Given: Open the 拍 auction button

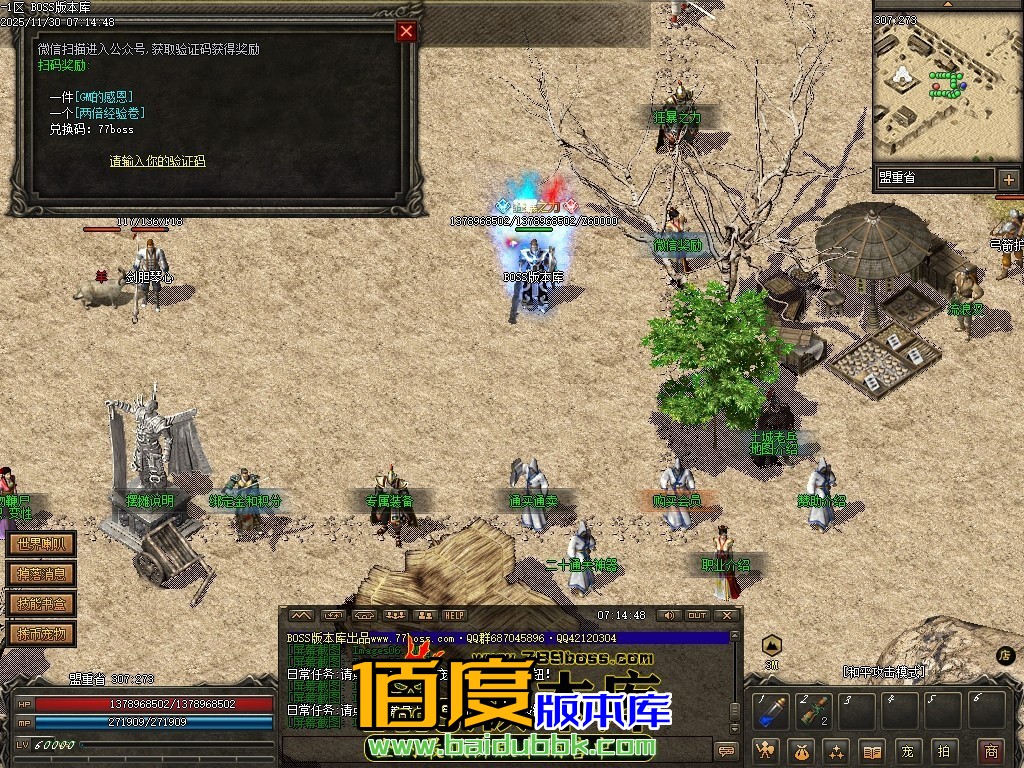Looking at the screenshot, I should (942, 750).
